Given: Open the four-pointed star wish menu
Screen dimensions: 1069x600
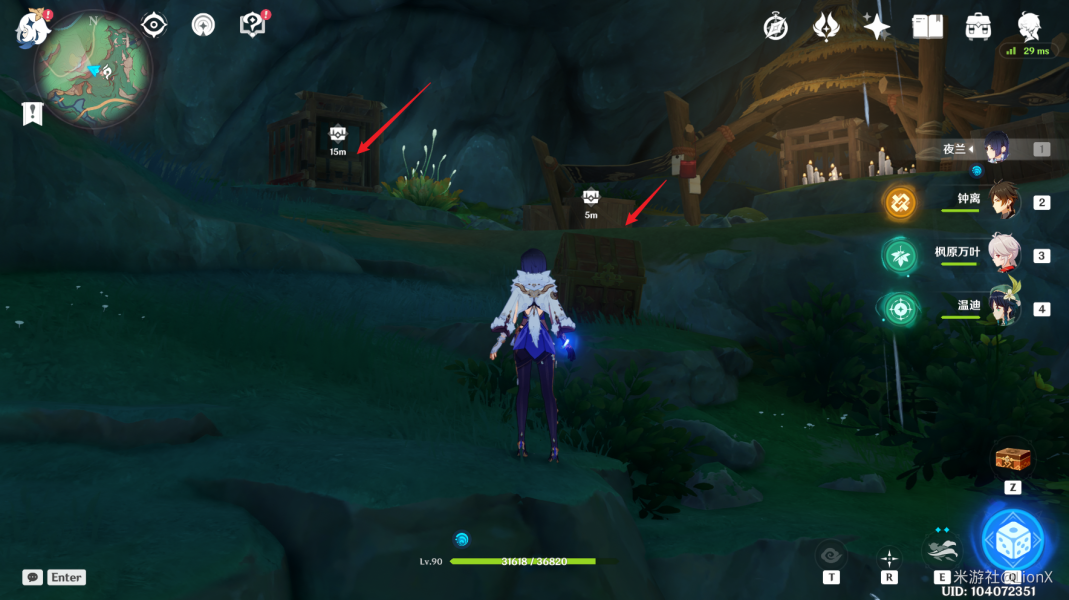Looking at the screenshot, I should point(877,27).
